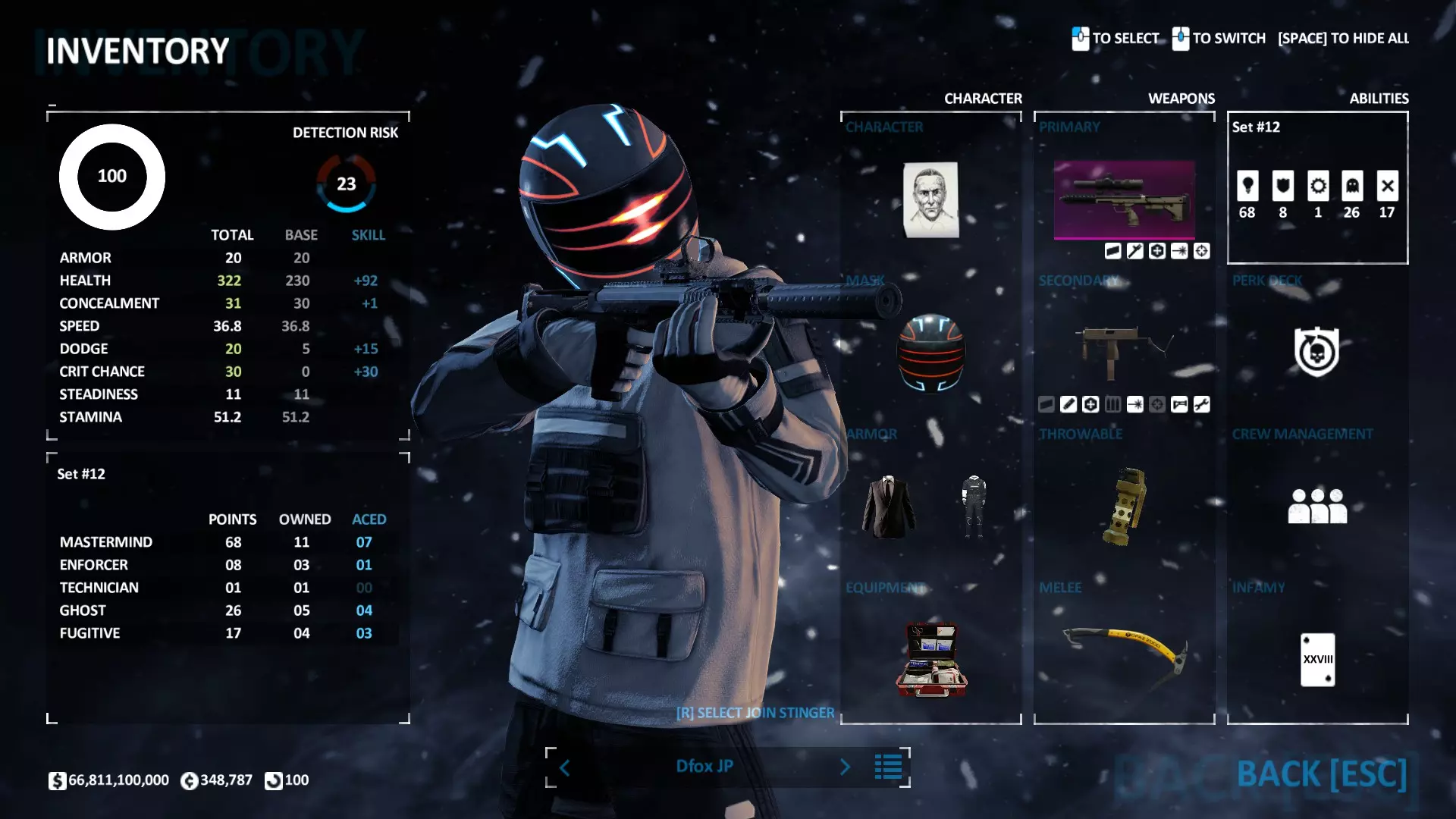The height and width of the screenshot is (819, 1456).
Task: Select the character portrait slot
Action: pos(930,199)
